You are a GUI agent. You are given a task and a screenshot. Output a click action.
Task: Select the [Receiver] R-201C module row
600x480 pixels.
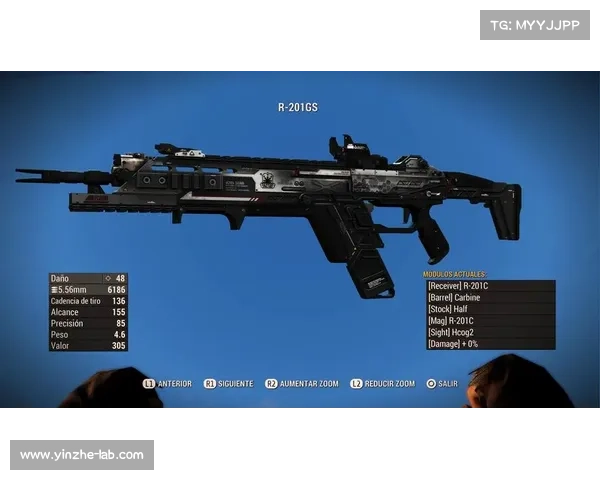(490, 286)
